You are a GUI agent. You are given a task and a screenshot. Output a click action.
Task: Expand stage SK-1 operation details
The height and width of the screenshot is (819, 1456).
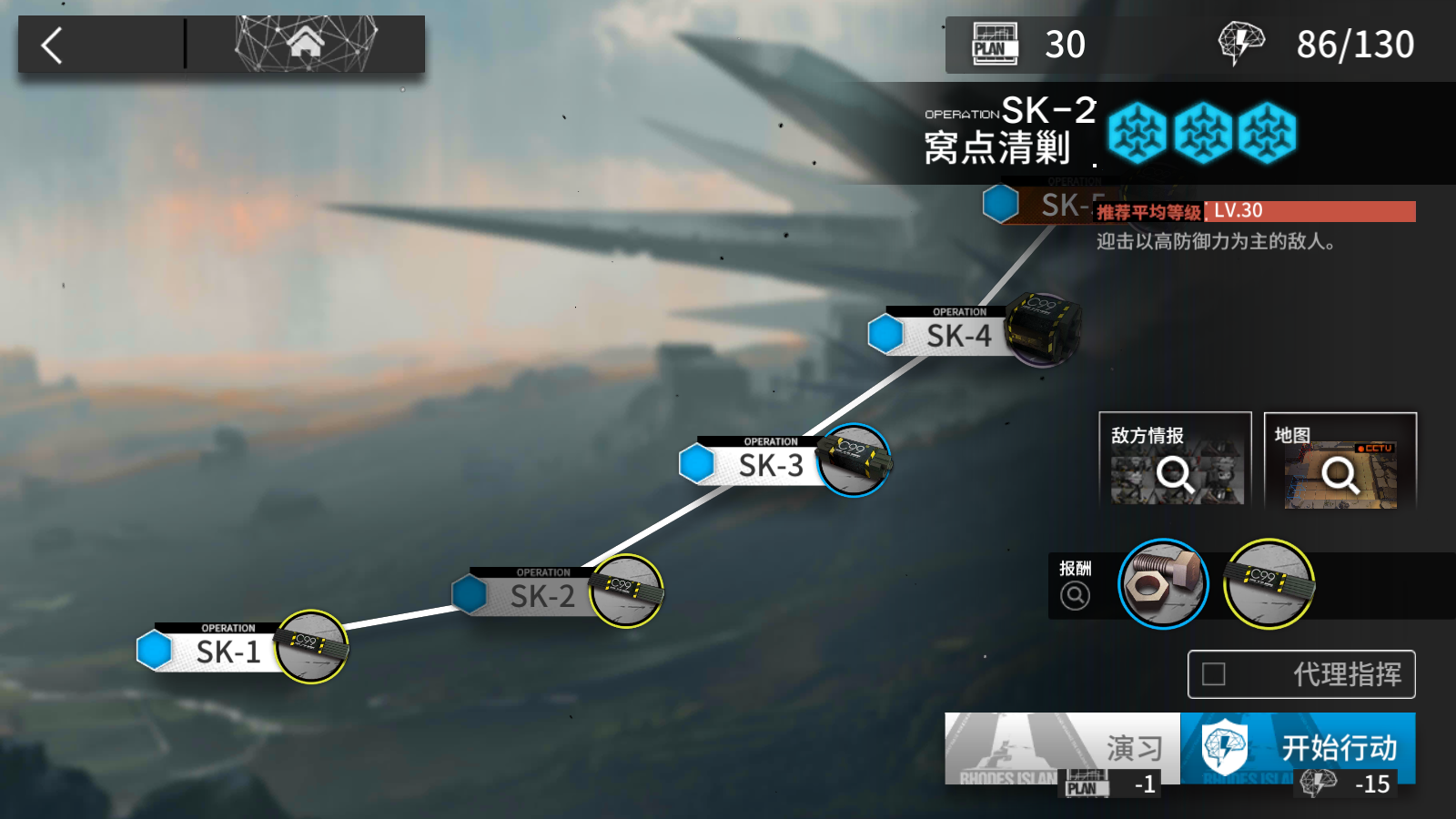[229, 652]
